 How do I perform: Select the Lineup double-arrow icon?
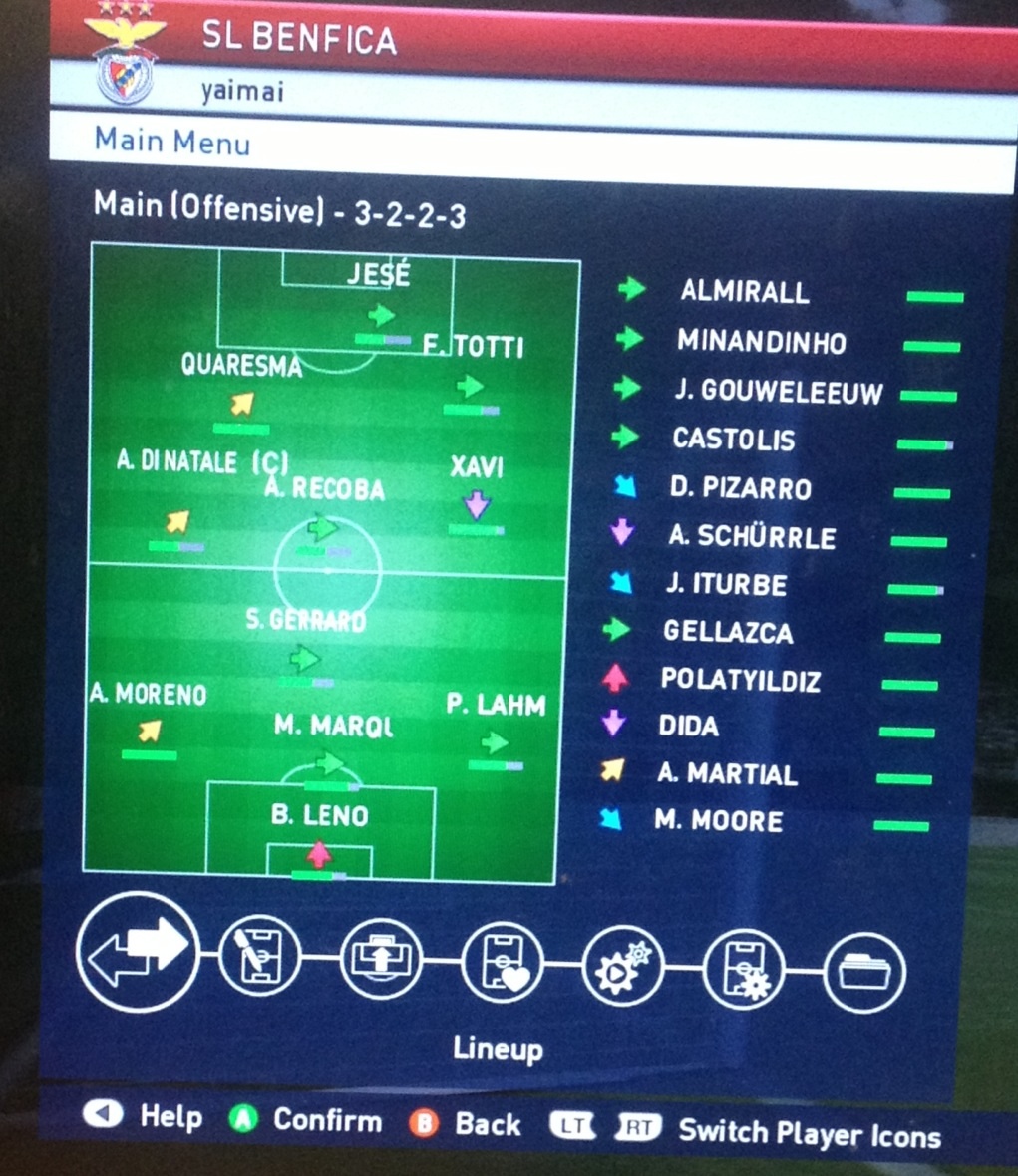(x=138, y=952)
